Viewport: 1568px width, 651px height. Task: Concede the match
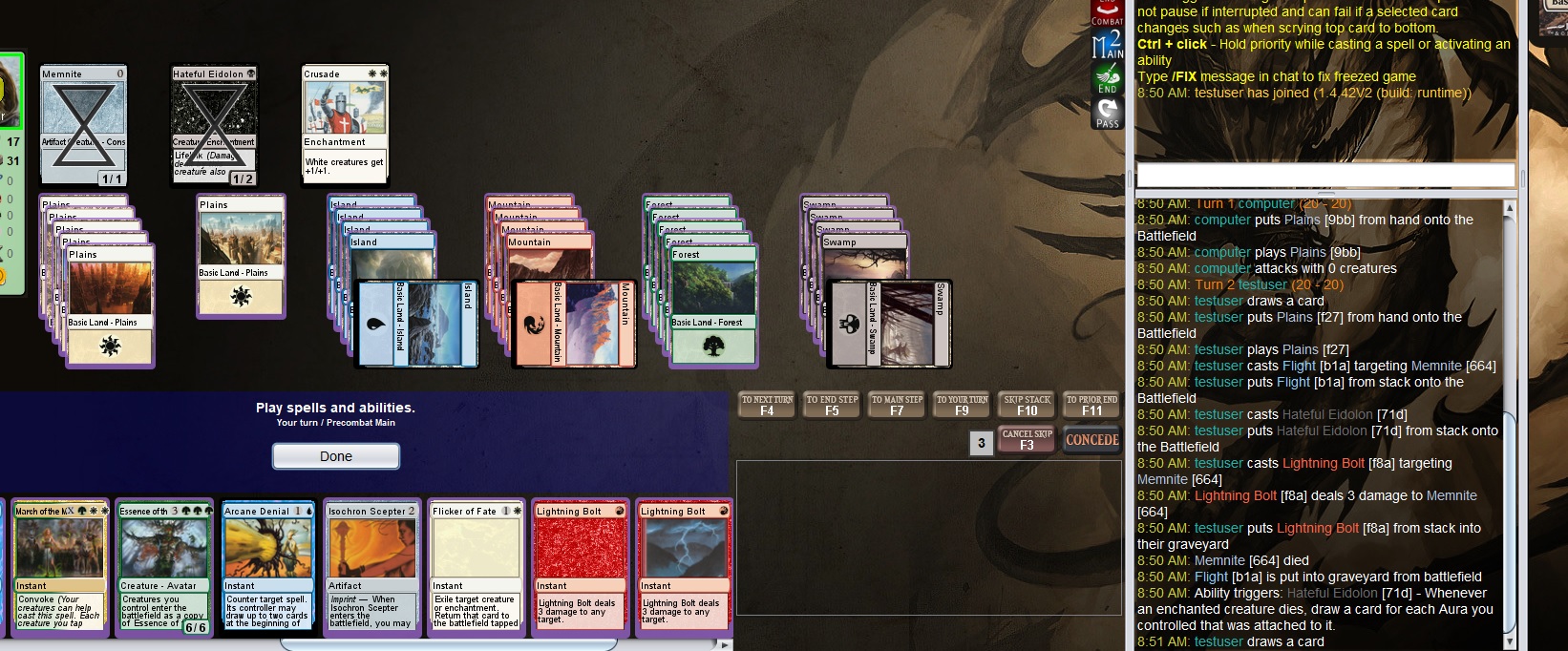click(x=1091, y=440)
